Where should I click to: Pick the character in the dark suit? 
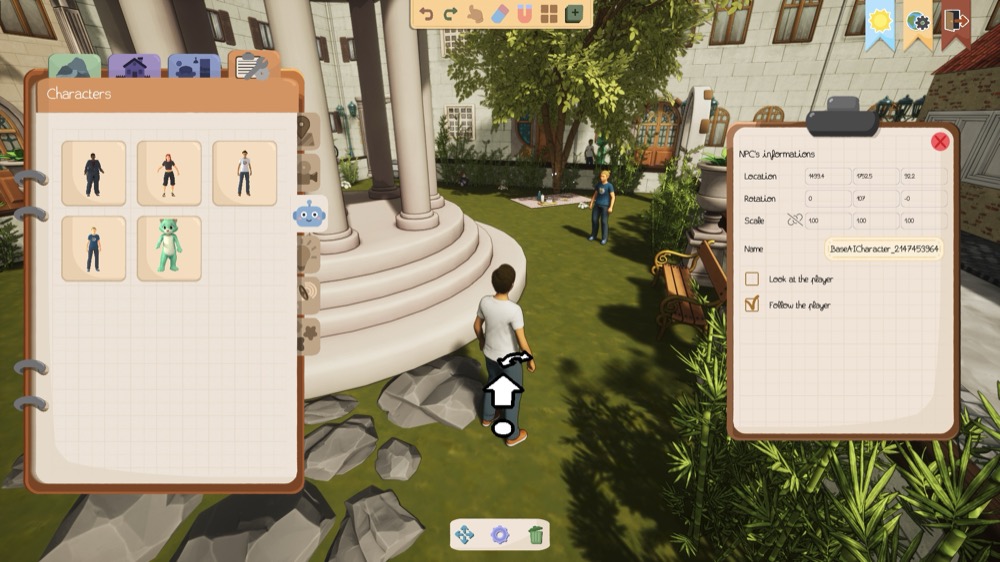click(x=93, y=173)
